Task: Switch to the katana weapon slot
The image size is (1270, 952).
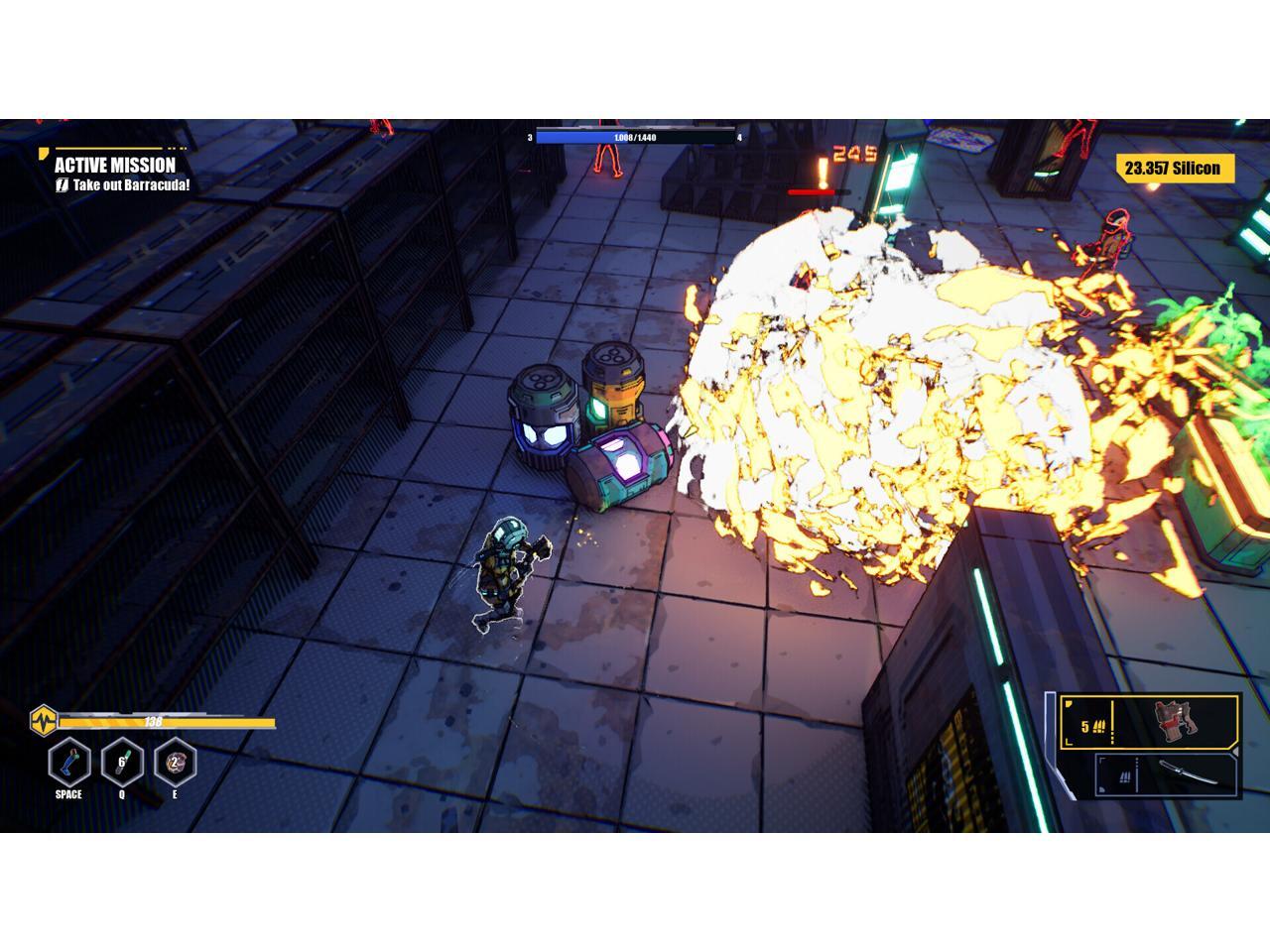Action: pos(1168,774)
